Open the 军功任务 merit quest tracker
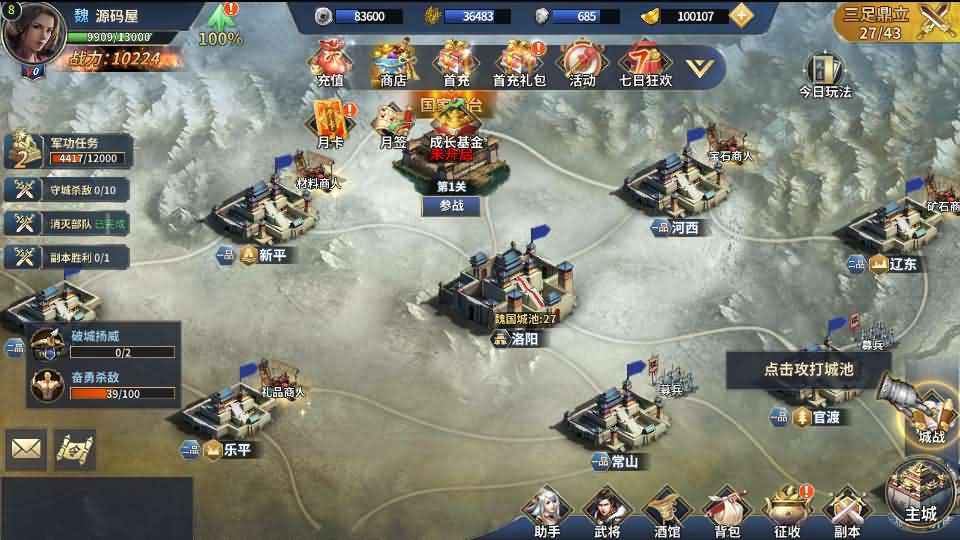Screen dimensions: 960x540 68,151
